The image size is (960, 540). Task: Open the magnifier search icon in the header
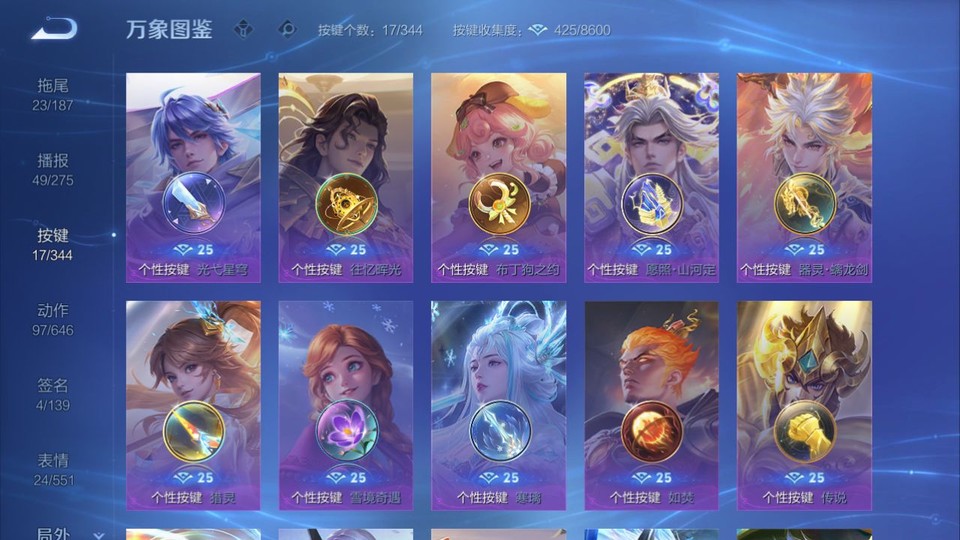[x=287, y=29]
